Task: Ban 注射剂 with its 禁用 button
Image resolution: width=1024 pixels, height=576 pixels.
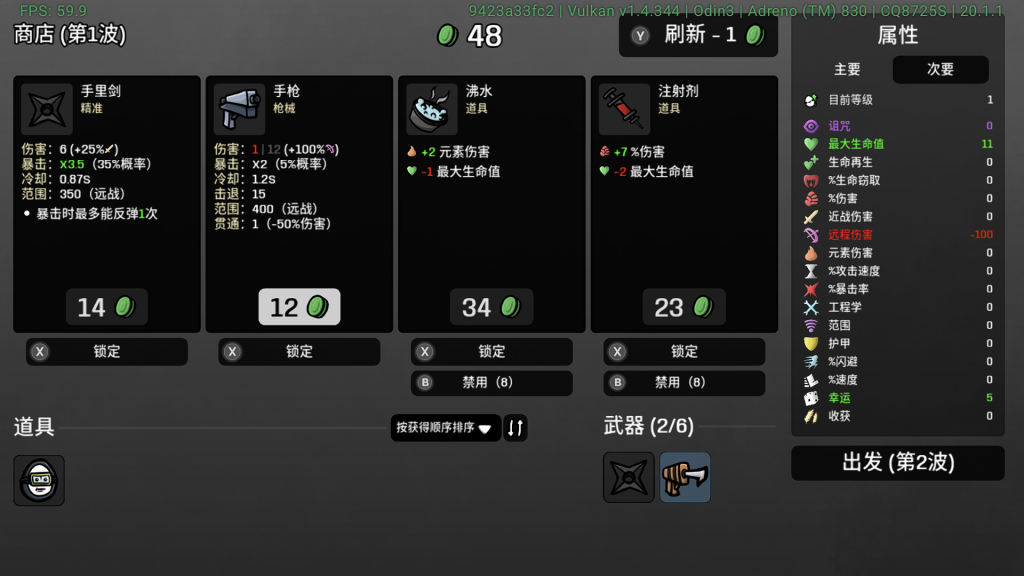Action: pos(684,383)
